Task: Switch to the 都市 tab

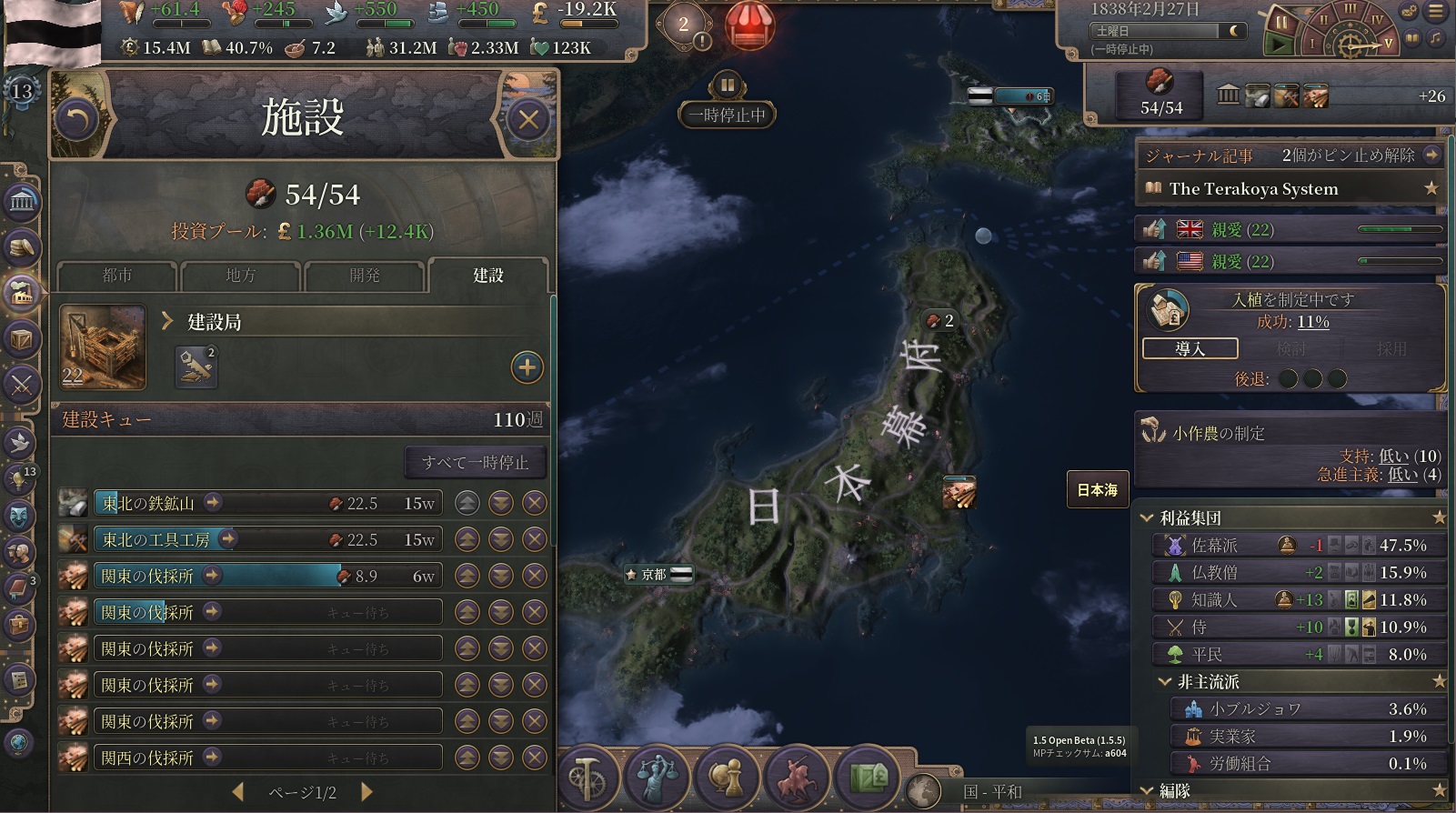Action: [x=116, y=276]
